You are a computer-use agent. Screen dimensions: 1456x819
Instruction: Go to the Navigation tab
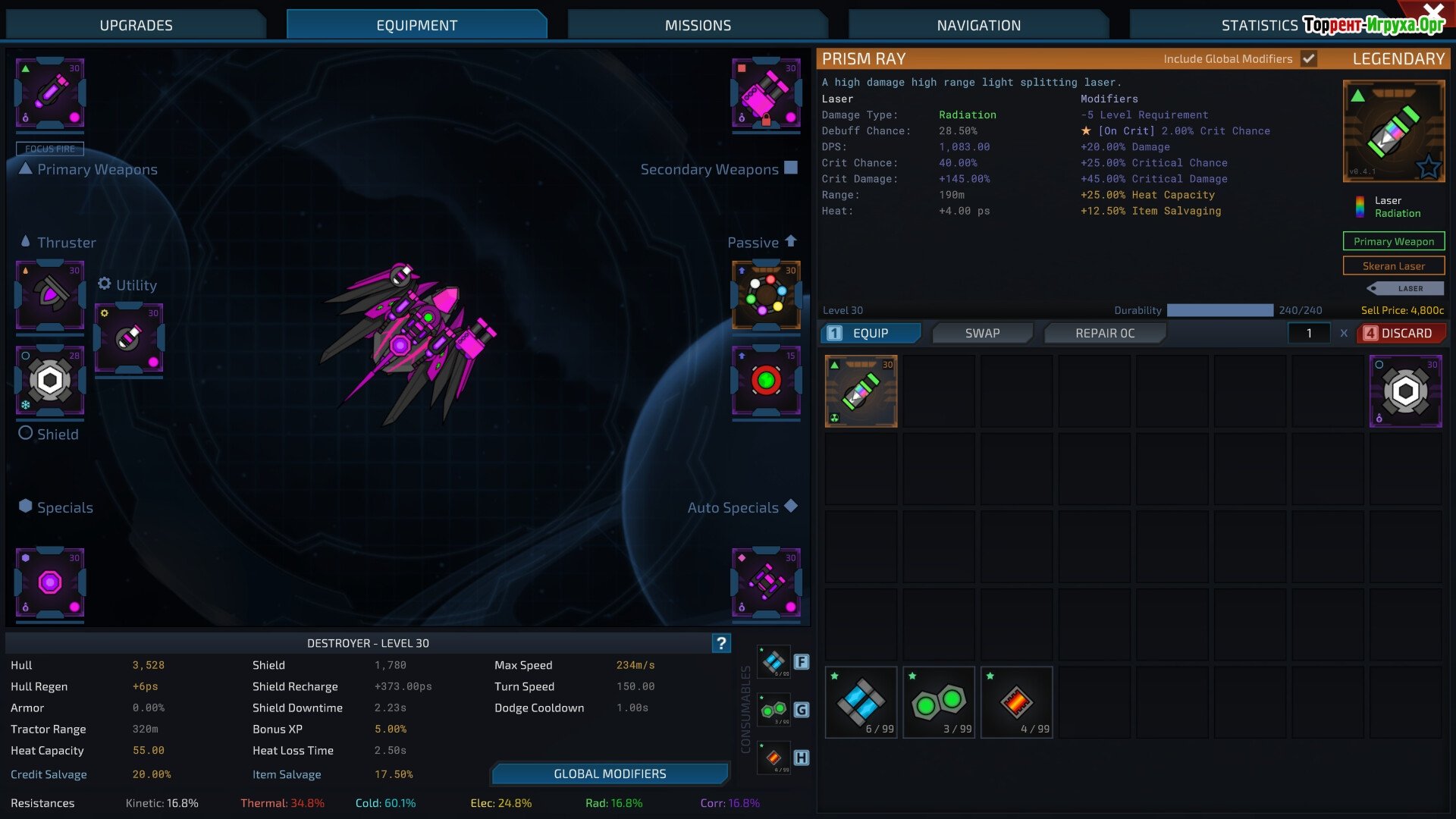point(978,25)
